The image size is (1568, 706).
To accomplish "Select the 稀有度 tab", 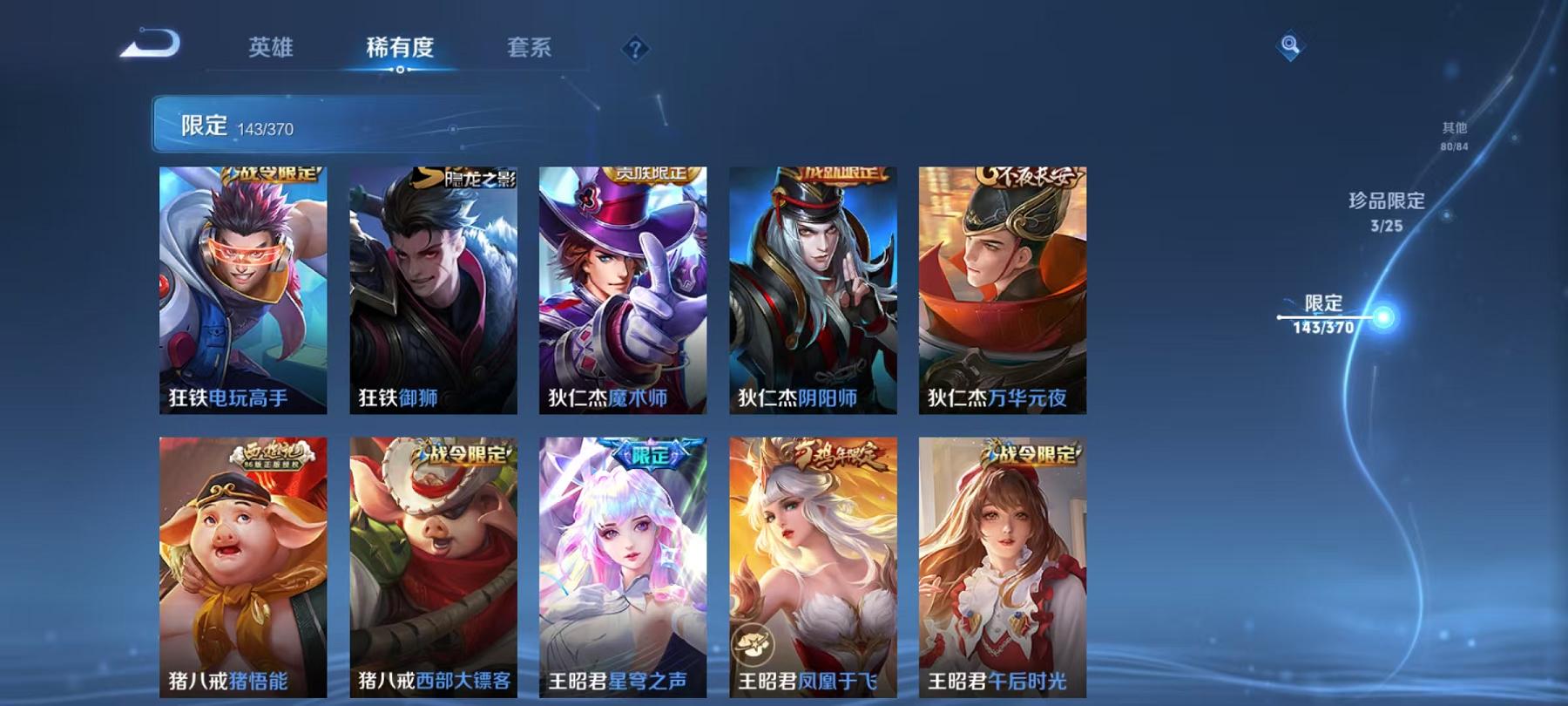I will [401, 50].
